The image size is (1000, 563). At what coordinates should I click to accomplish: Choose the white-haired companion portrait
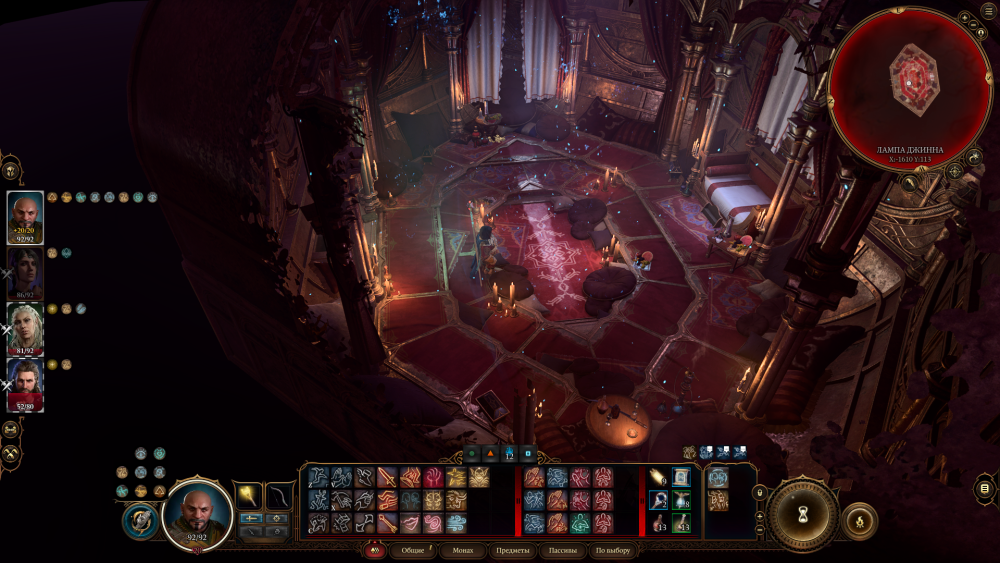(25, 326)
